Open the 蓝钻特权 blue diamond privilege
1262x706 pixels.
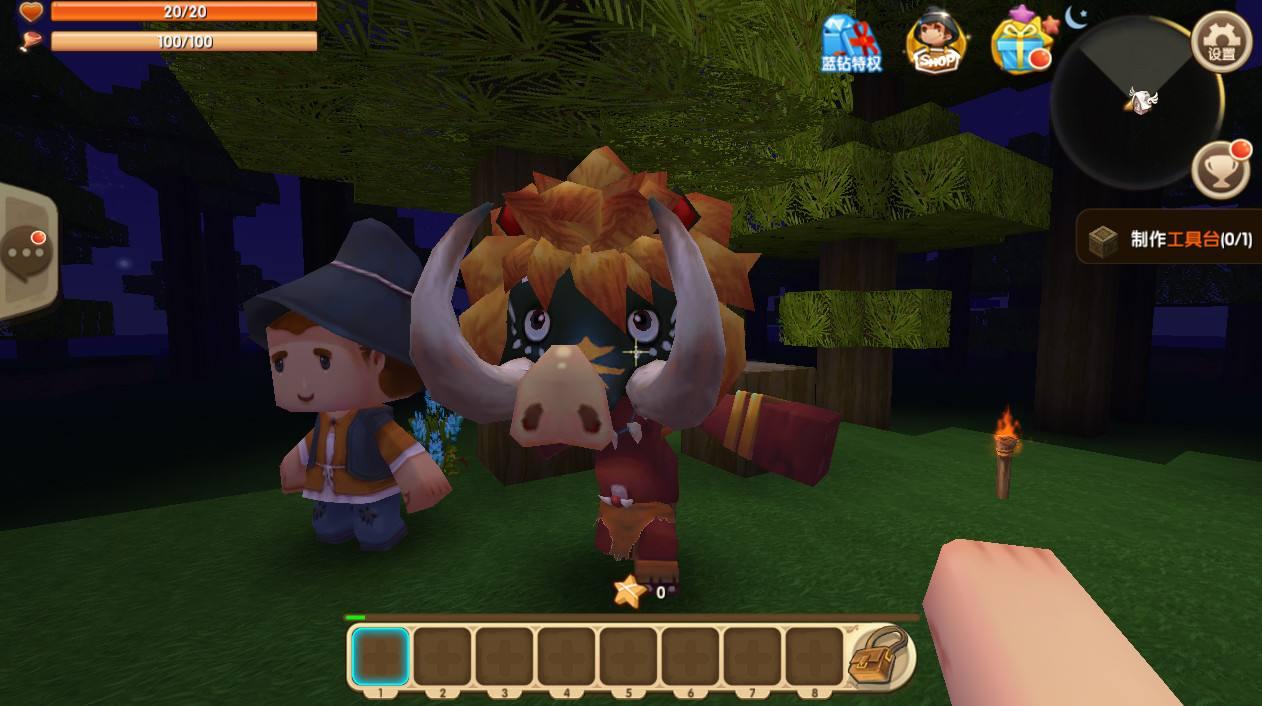pyautogui.click(x=851, y=44)
